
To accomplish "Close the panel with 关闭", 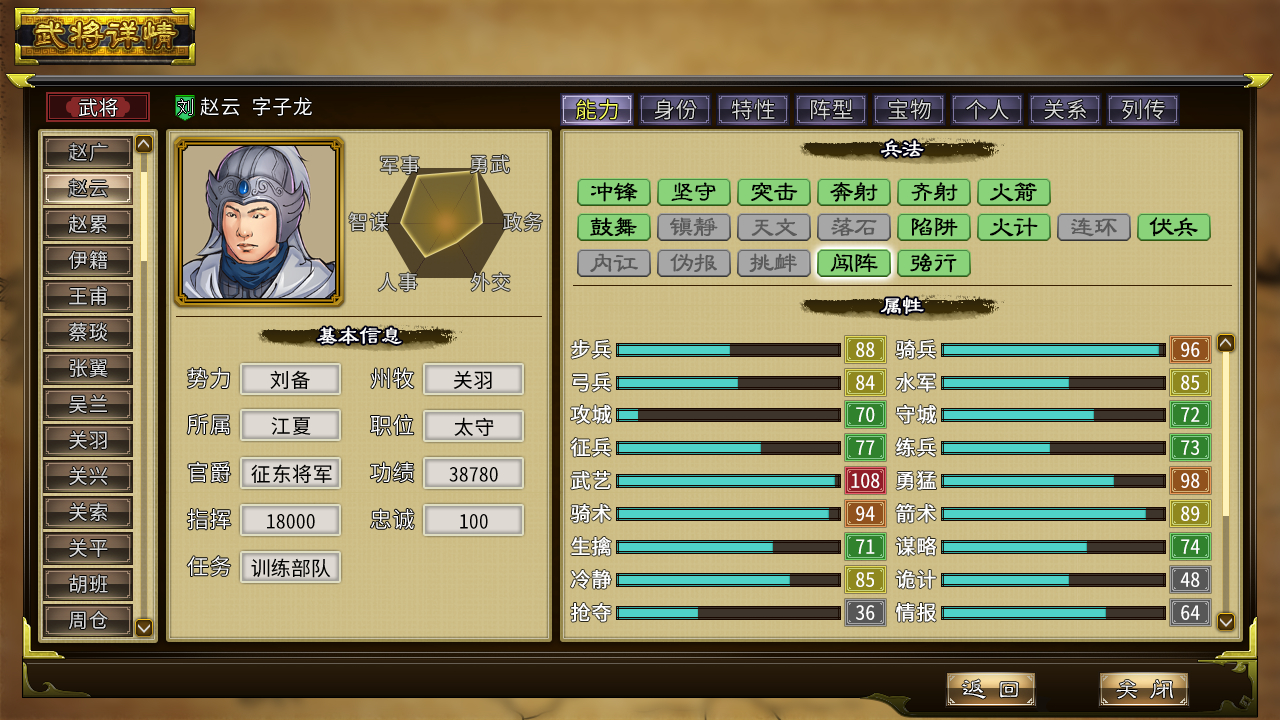I will pyautogui.click(x=1144, y=689).
